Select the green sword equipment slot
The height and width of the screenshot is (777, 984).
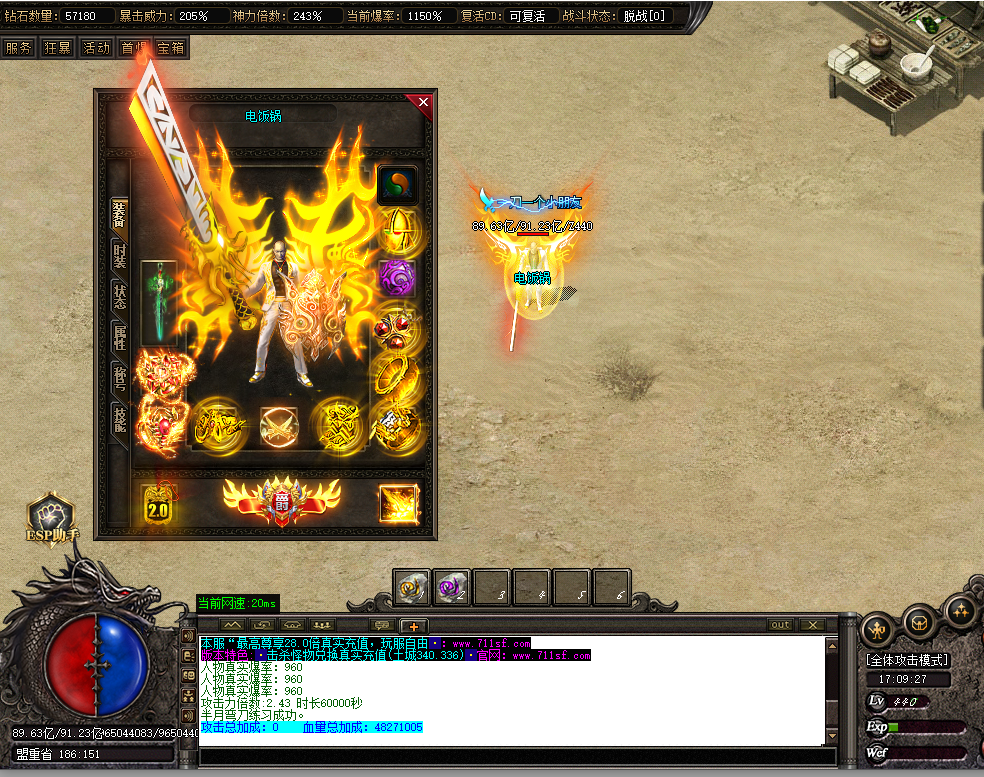click(x=158, y=302)
